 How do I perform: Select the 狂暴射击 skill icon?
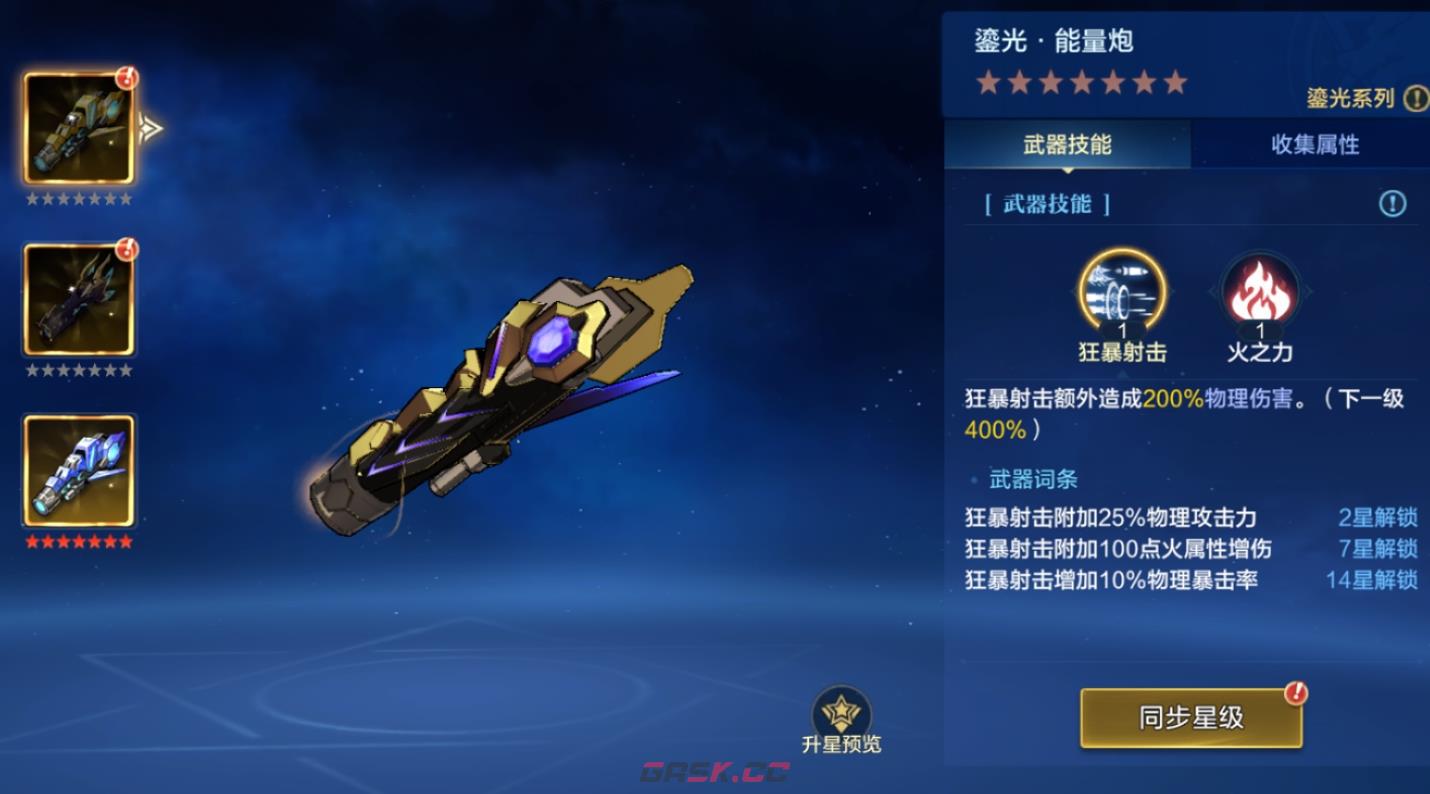tap(1120, 295)
